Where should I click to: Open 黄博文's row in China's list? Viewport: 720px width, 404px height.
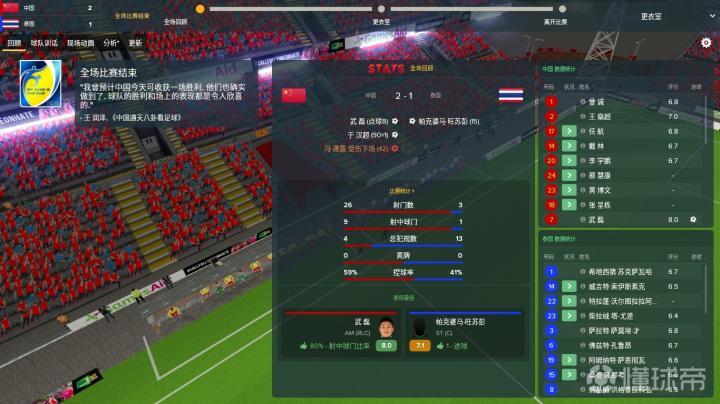click(x=599, y=189)
